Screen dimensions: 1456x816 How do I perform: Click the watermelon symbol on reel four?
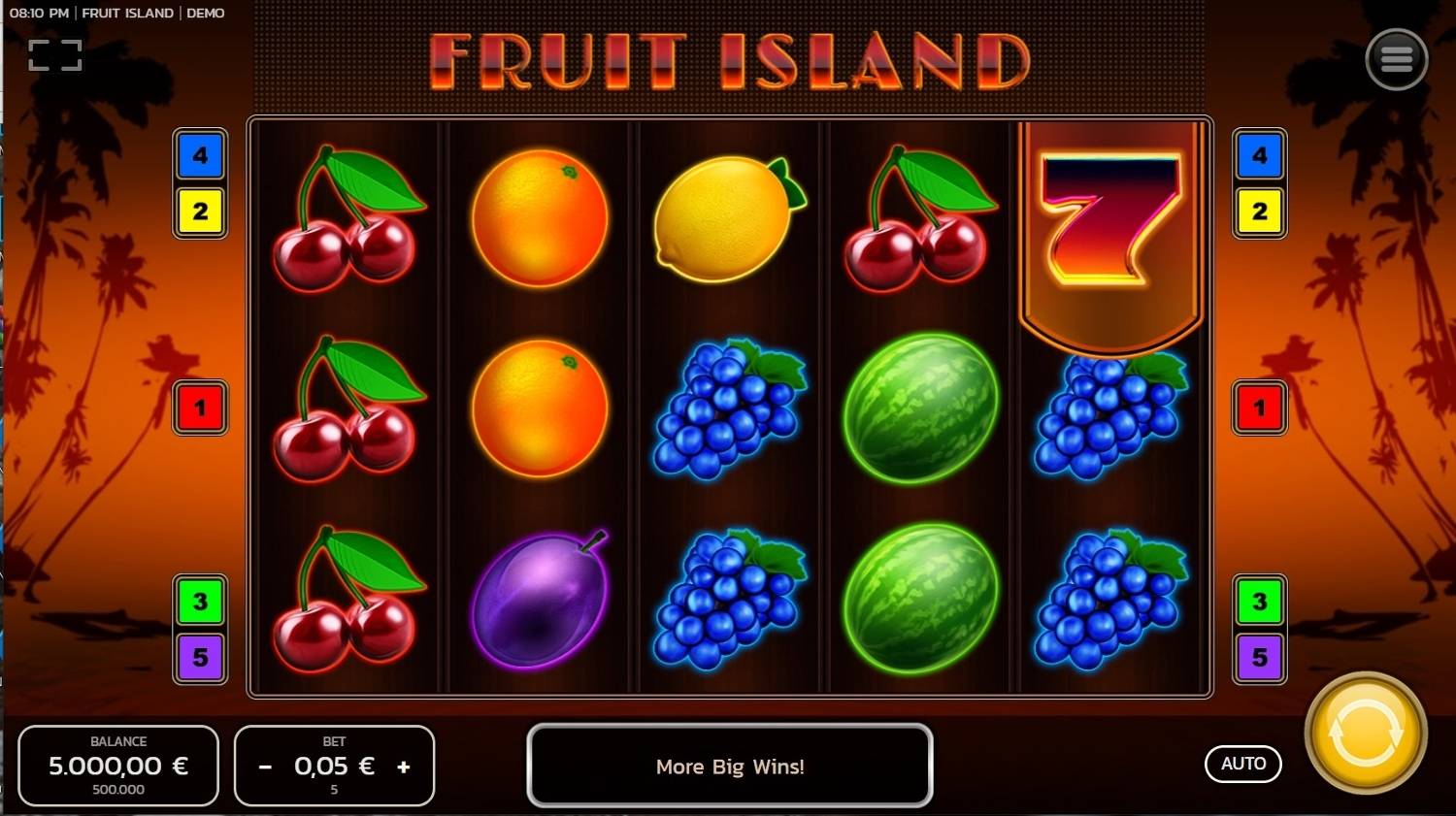920,408
